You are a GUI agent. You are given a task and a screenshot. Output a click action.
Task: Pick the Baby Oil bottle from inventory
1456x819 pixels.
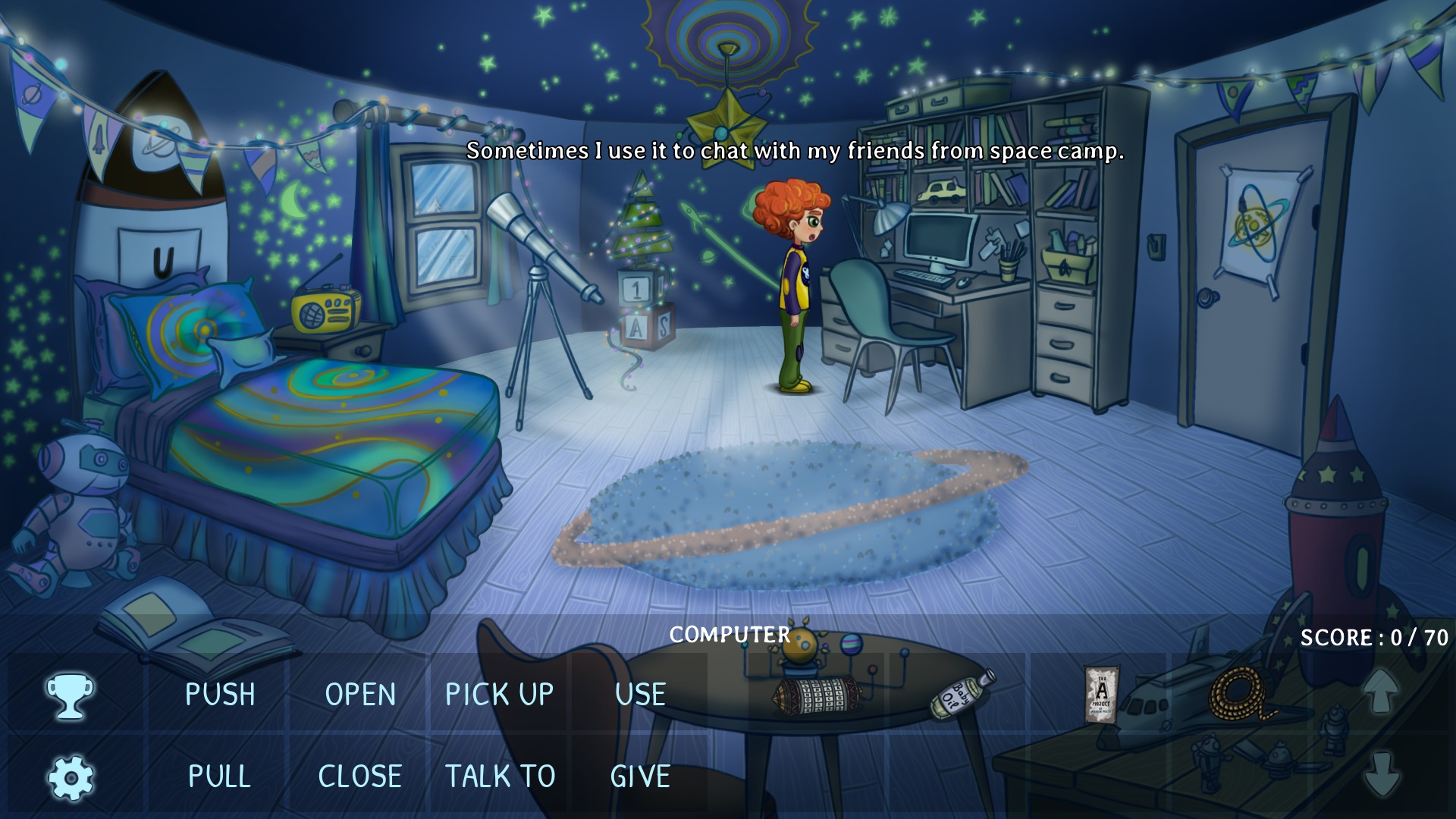pos(962,694)
